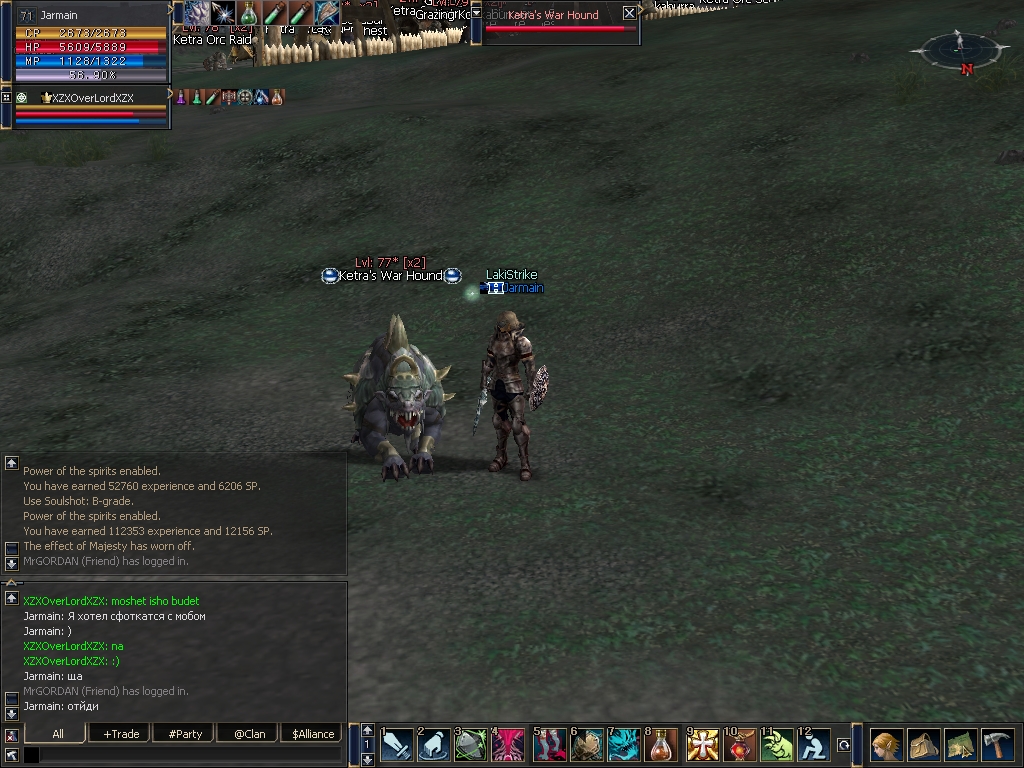Switch to the All chat tab
1024x768 pixels.
pyautogui.click(x=57, y=734)
